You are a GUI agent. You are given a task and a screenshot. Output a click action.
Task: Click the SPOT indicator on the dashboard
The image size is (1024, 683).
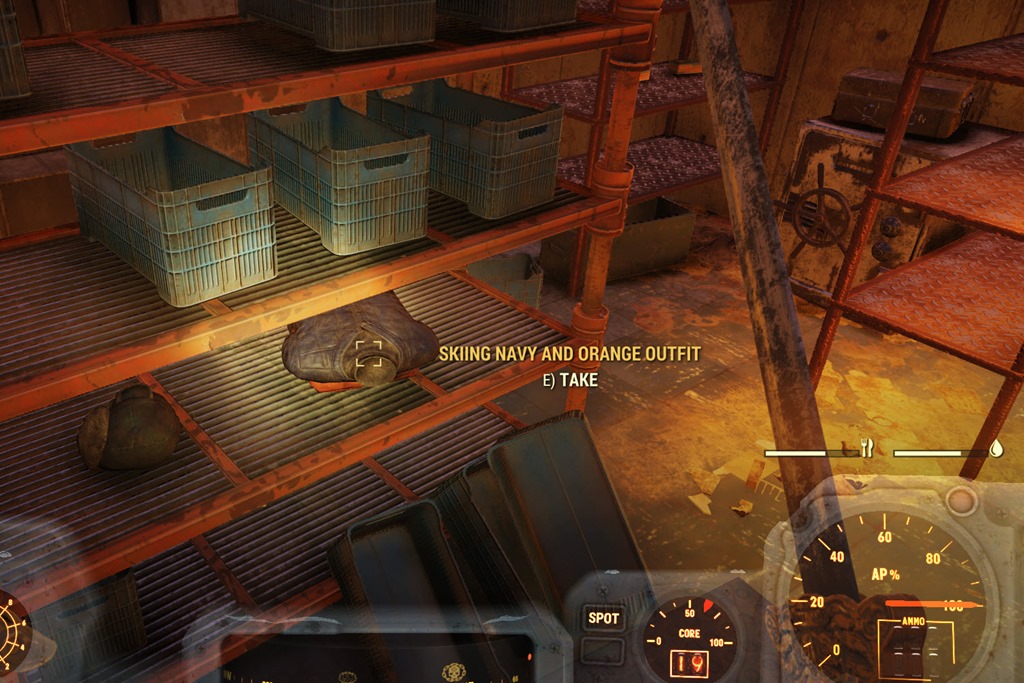pos(603,618)
